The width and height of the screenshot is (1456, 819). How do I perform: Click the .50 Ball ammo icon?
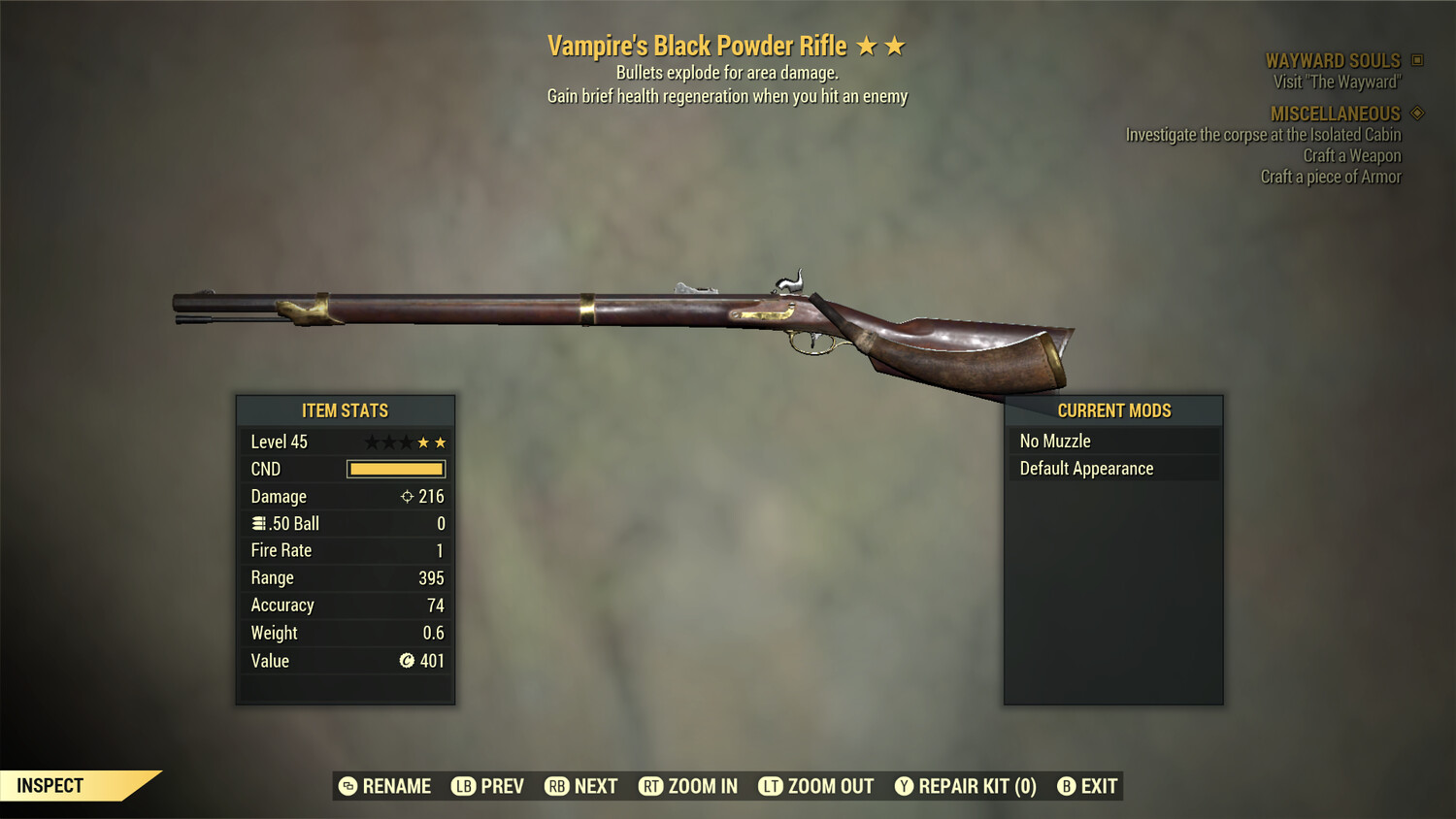click(x=258, y=523)
